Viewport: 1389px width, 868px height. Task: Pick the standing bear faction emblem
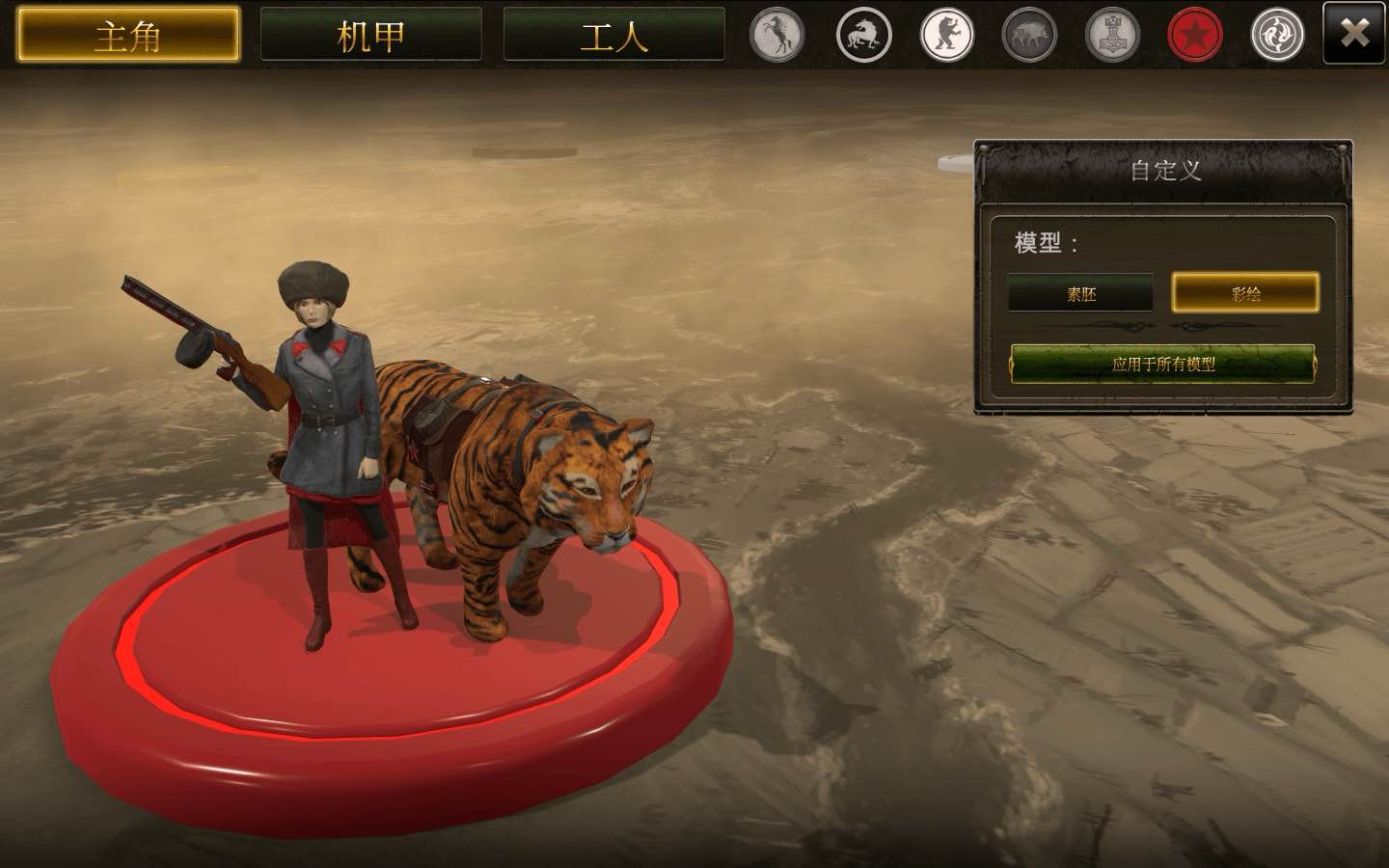point(946,35)
